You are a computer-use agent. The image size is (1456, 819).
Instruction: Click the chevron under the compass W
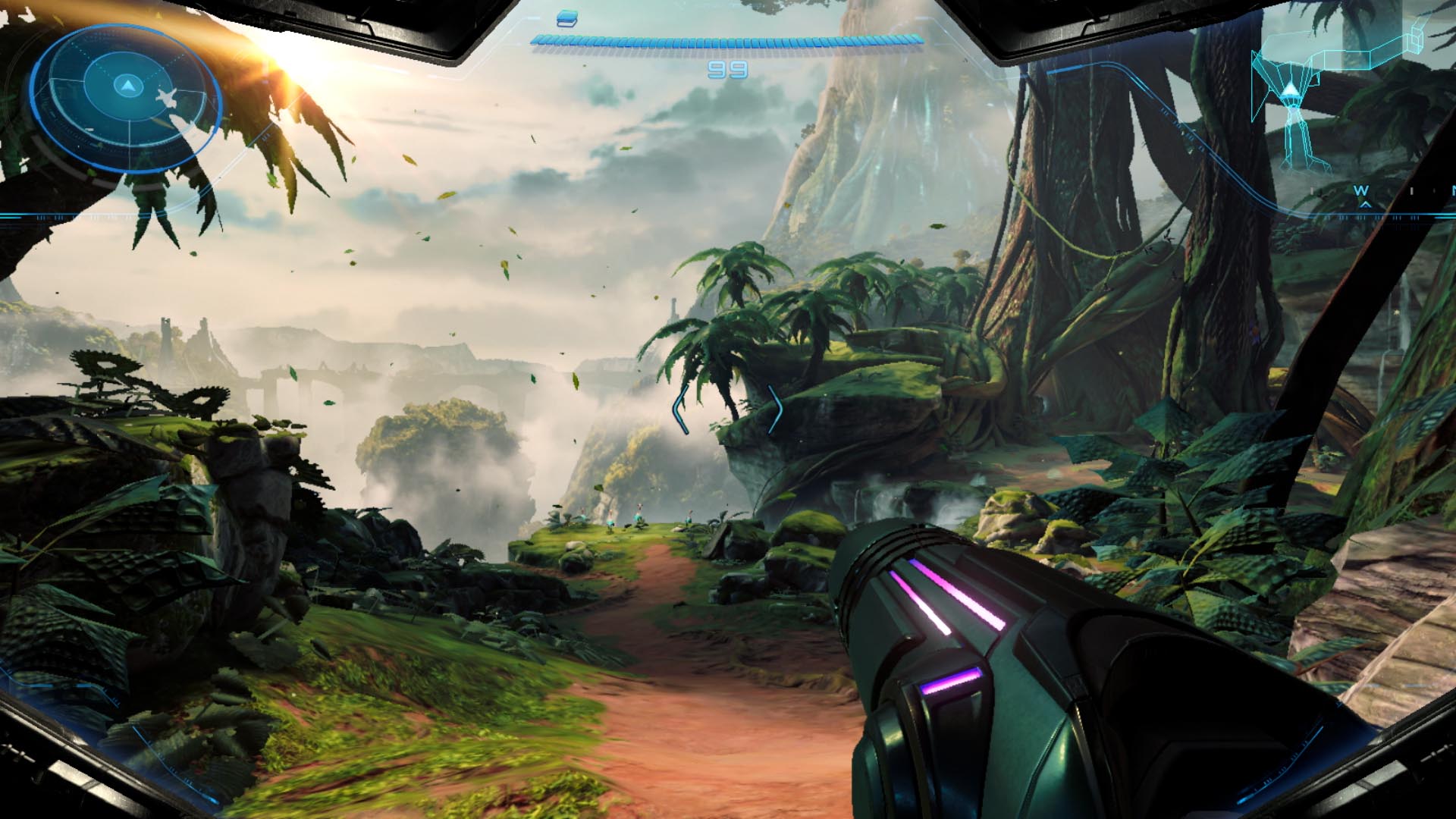point(1366,204)
